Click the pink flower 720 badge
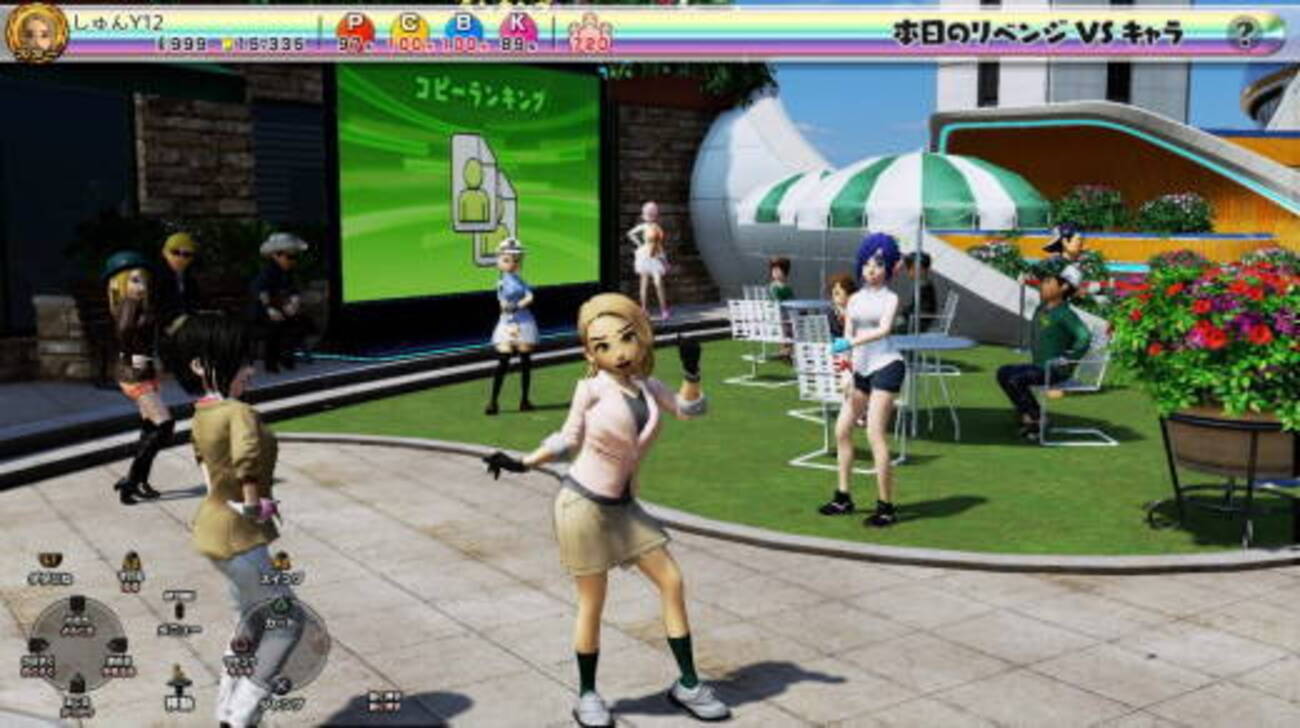The width and height of the screenshot is (1300, 728). (x=590, y=35)
